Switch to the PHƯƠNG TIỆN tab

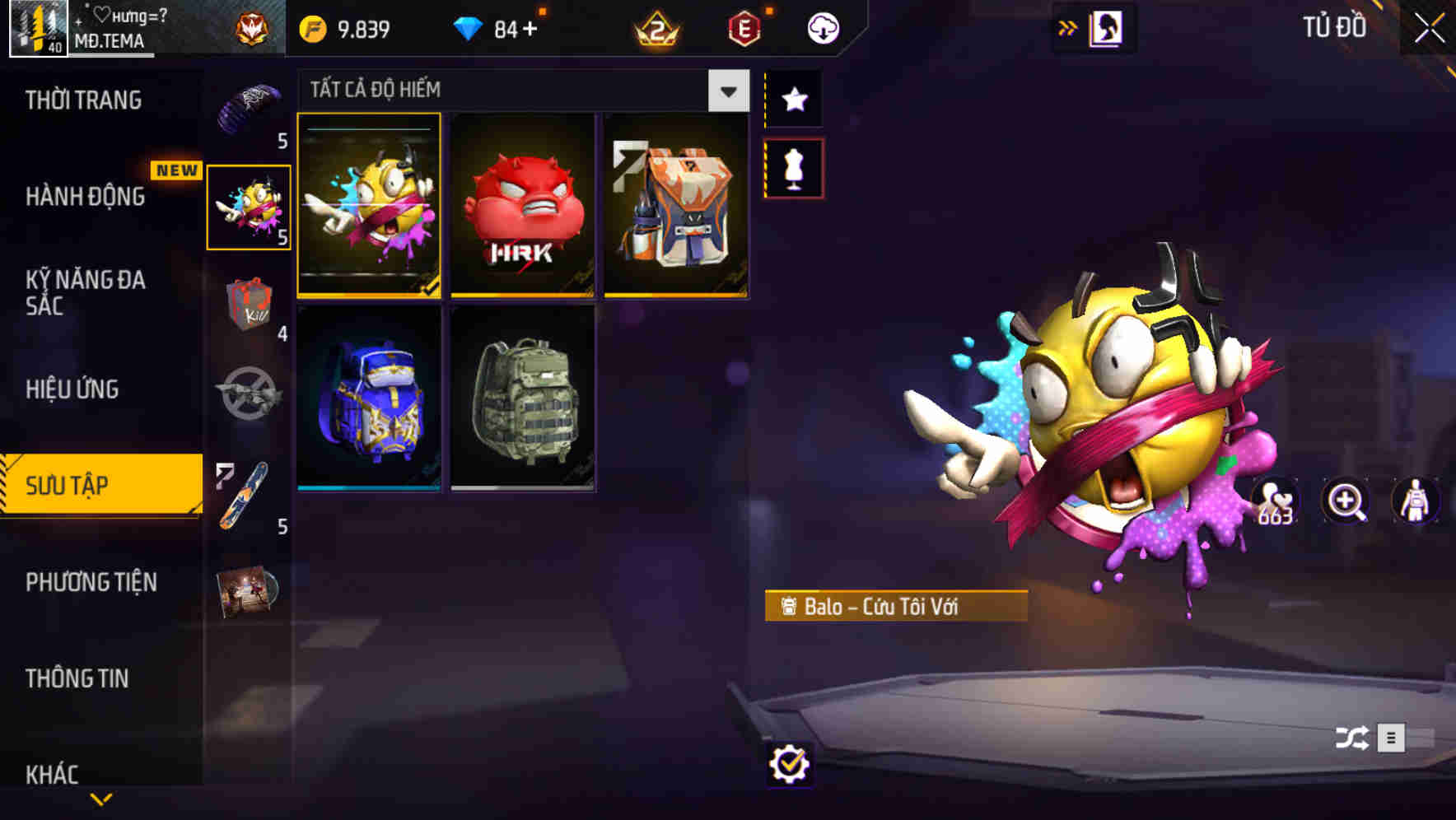(x=91, y=582)
